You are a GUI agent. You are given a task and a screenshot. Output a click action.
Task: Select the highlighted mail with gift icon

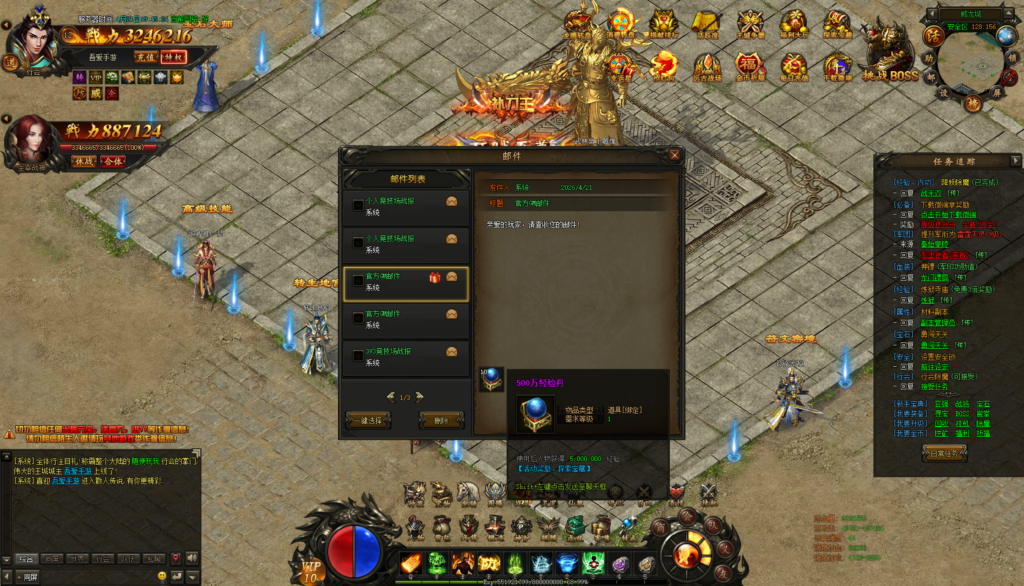pos(405,283)
